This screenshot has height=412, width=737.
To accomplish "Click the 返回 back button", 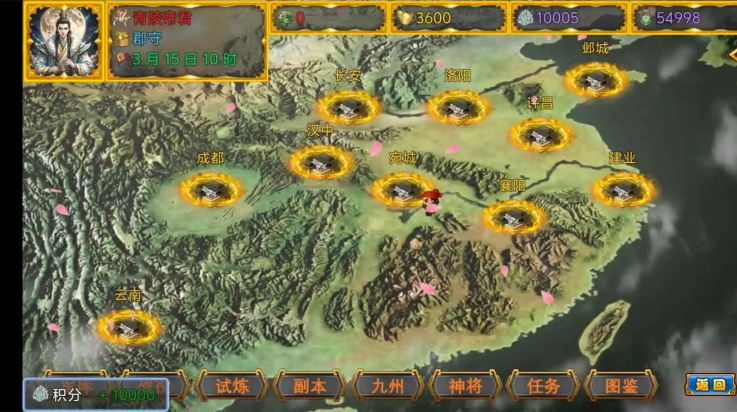I will click(x=710, y=385).
